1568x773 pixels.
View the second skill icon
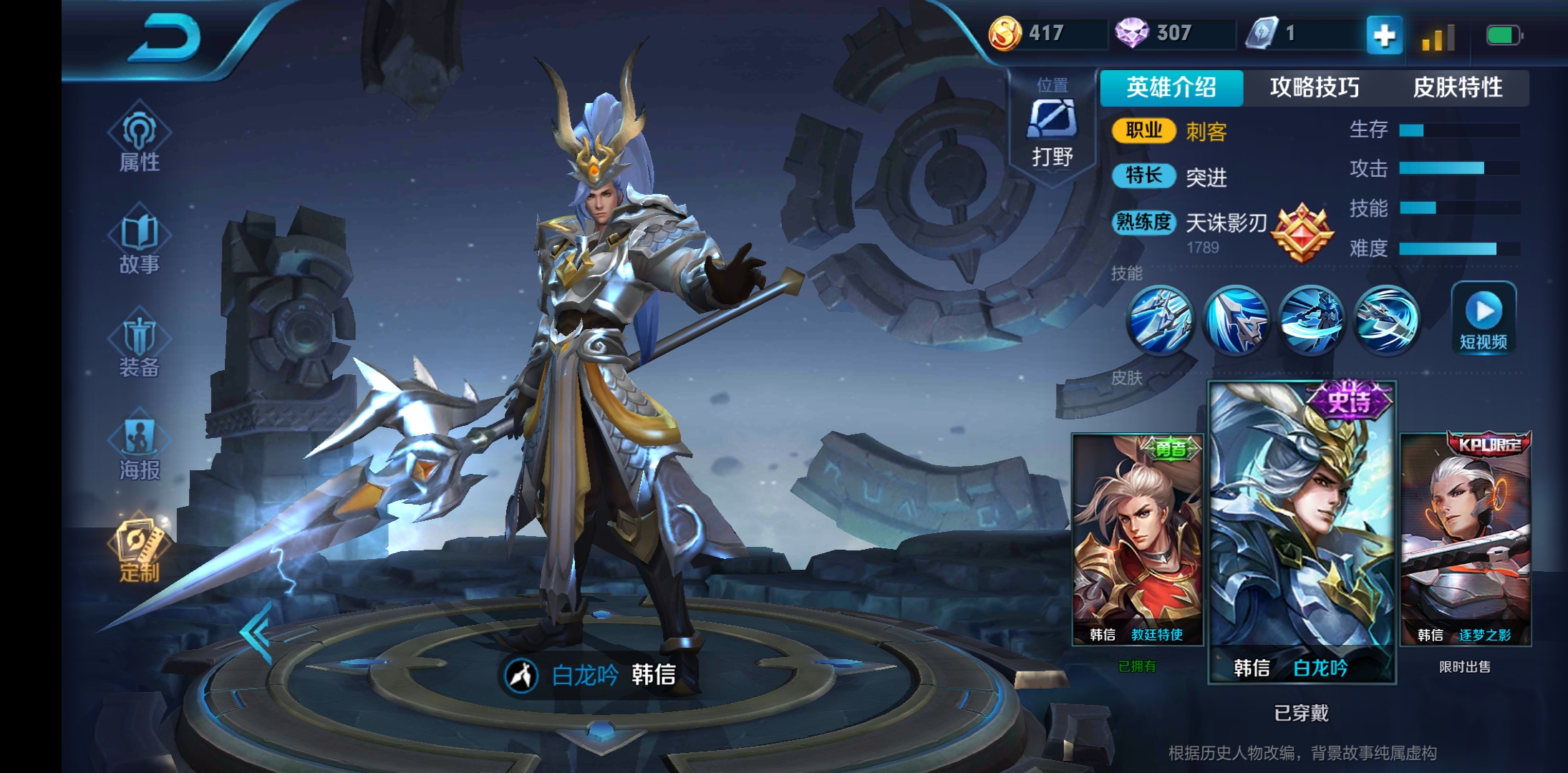(1236, 319)
